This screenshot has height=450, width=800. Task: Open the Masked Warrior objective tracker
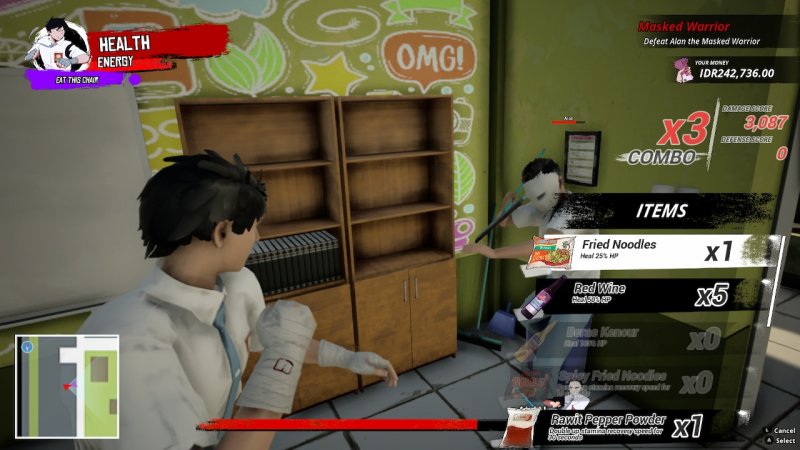coord(700,33)
